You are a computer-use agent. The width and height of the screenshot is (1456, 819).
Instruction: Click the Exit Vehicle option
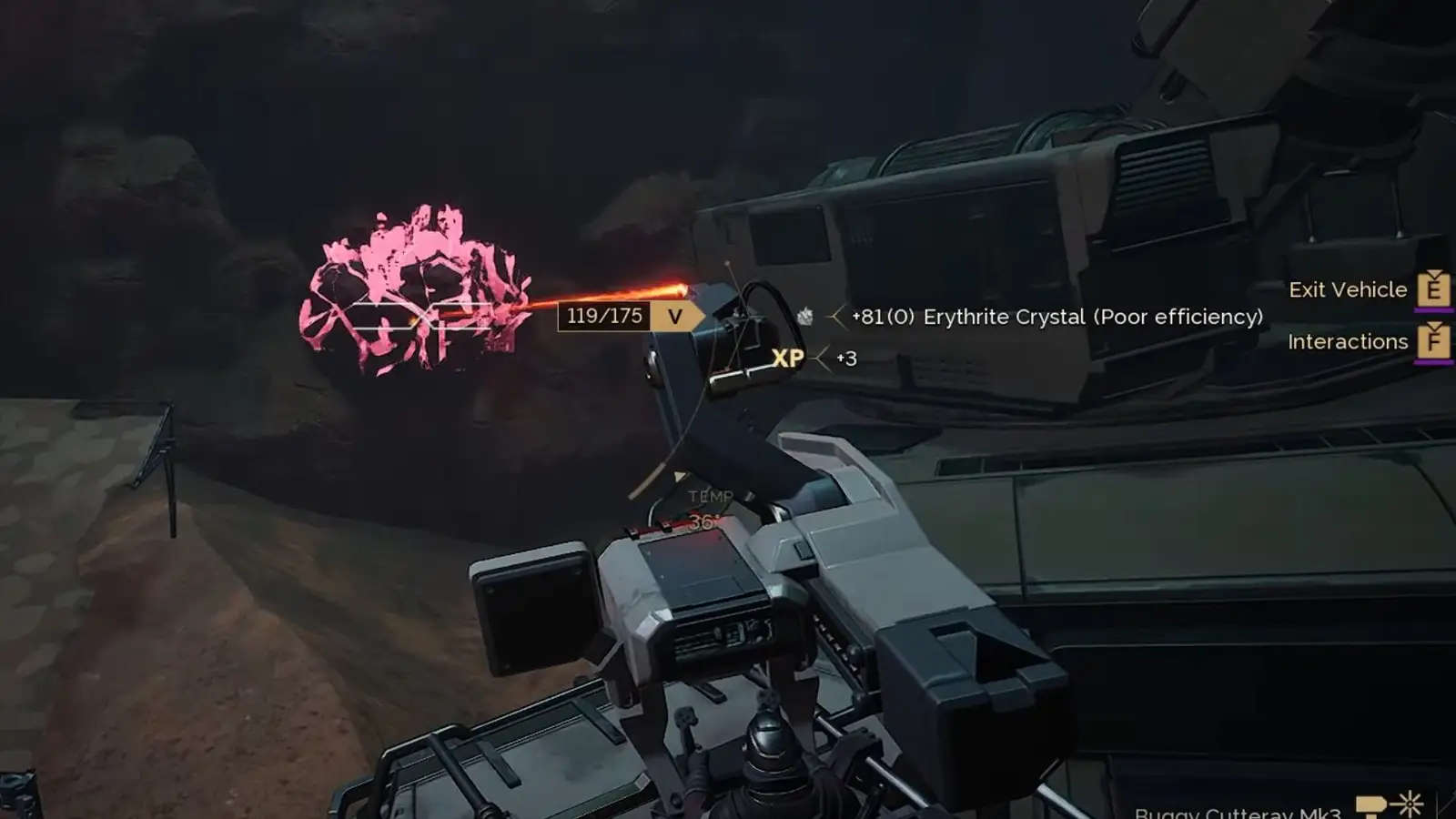click(x=1350, y=289)
